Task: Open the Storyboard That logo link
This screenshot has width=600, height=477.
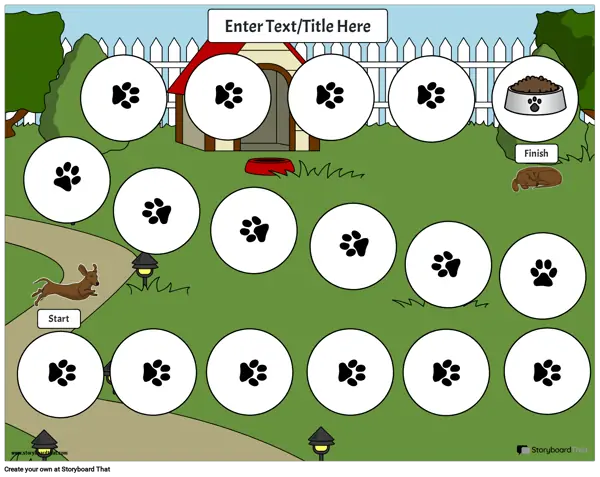Action: tap(553, 451)
